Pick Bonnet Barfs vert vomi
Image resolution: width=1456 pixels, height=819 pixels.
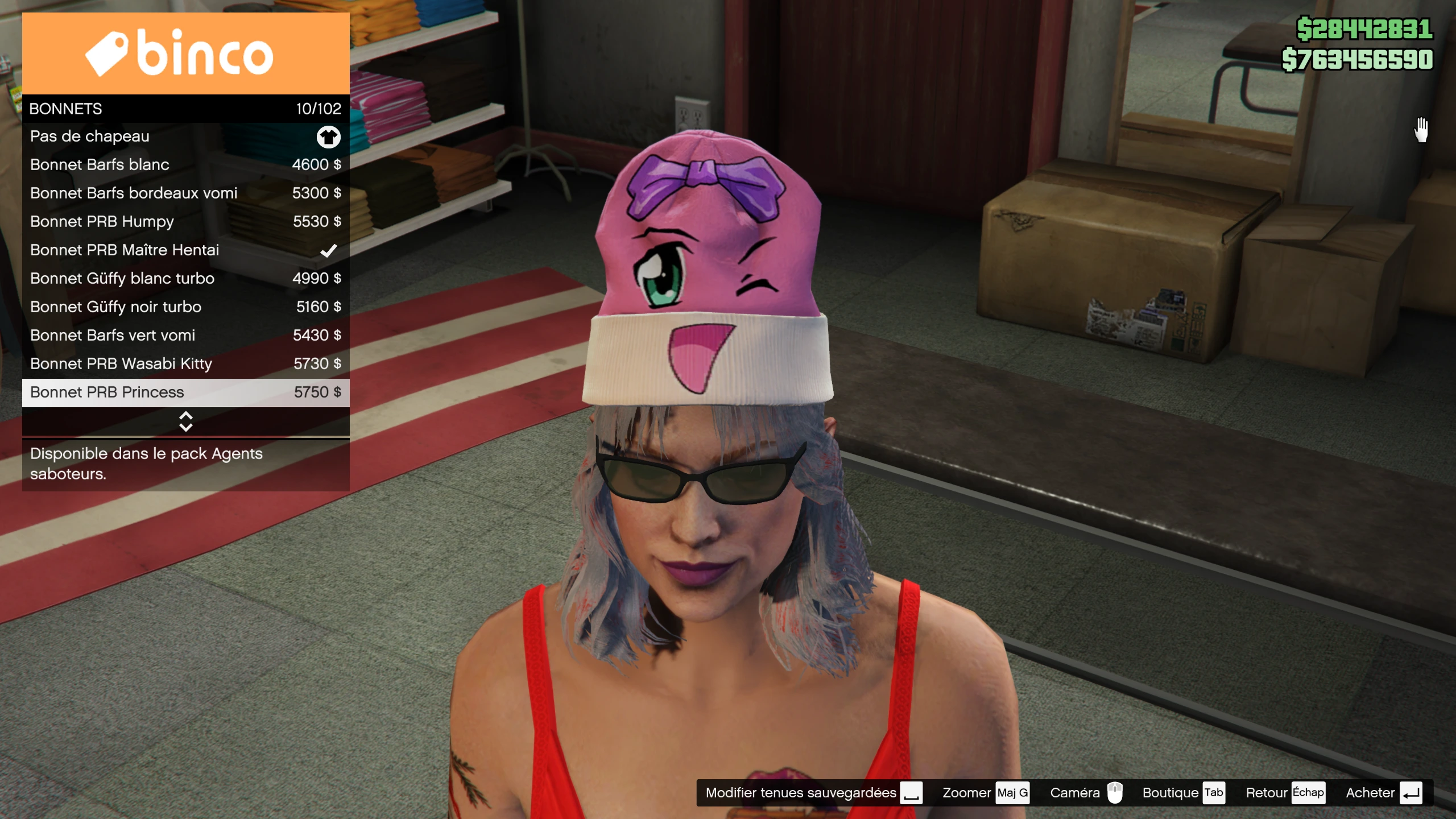pos(185,336)
